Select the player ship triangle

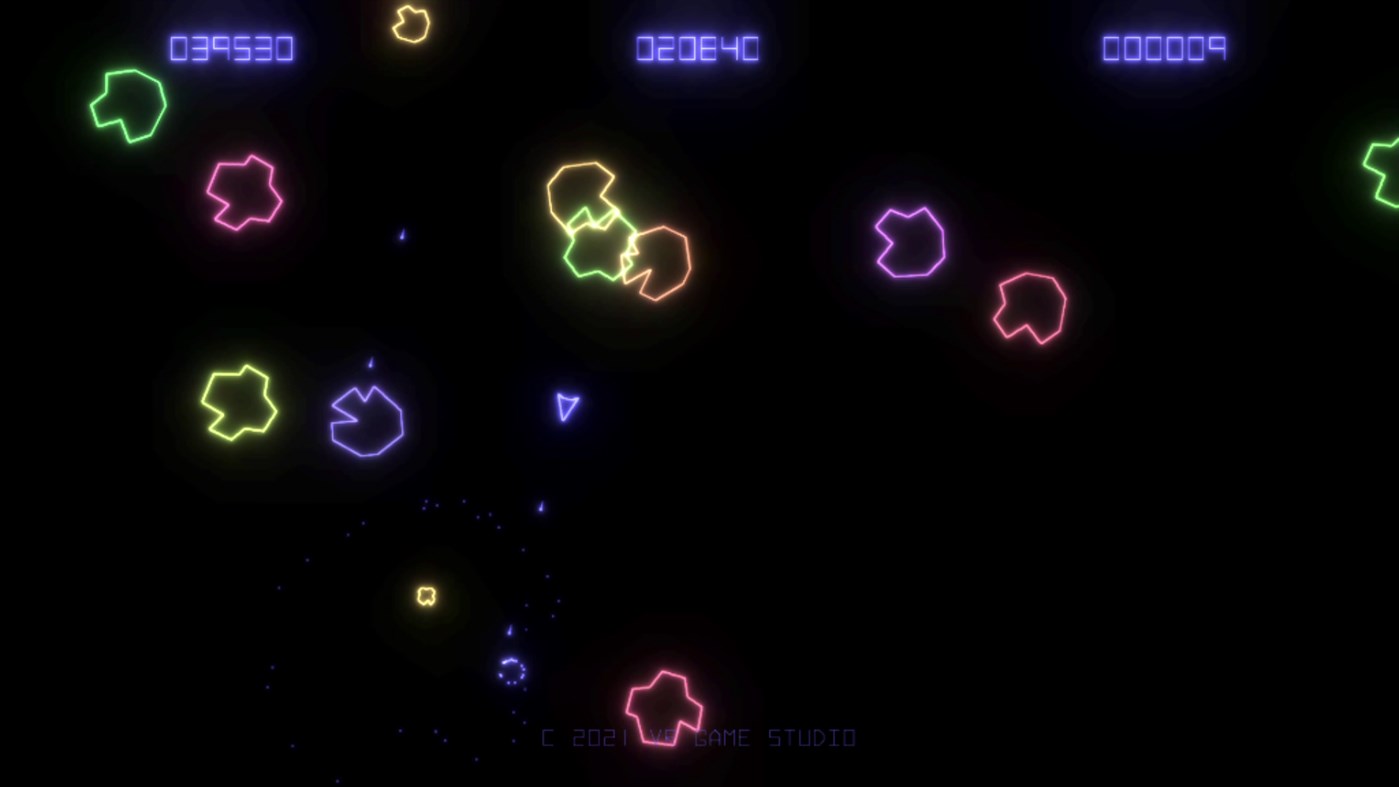point(566,407)
